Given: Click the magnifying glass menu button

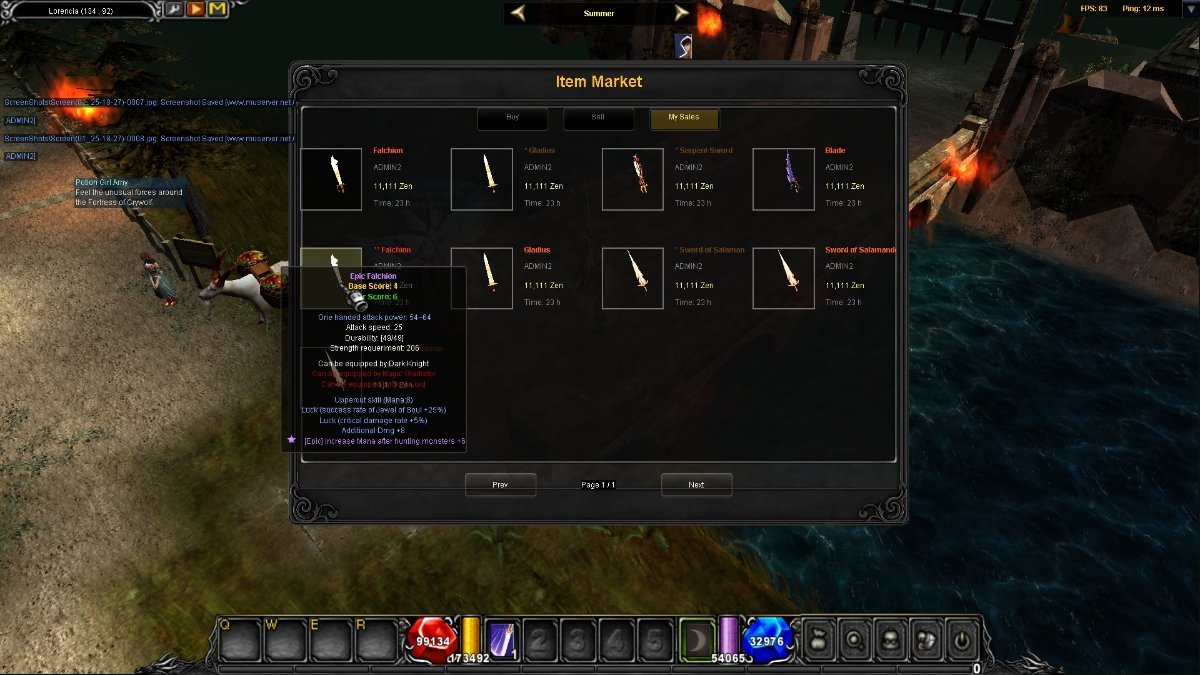Looking at the screenshot, I should tap(857, 638).
